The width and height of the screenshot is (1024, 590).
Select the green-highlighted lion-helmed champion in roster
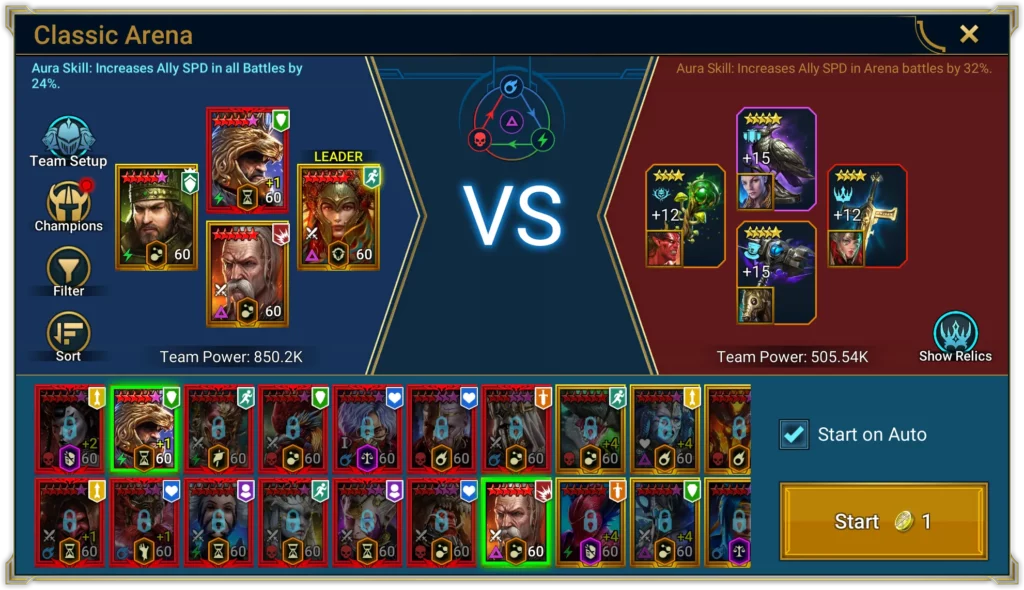(143, 429)
